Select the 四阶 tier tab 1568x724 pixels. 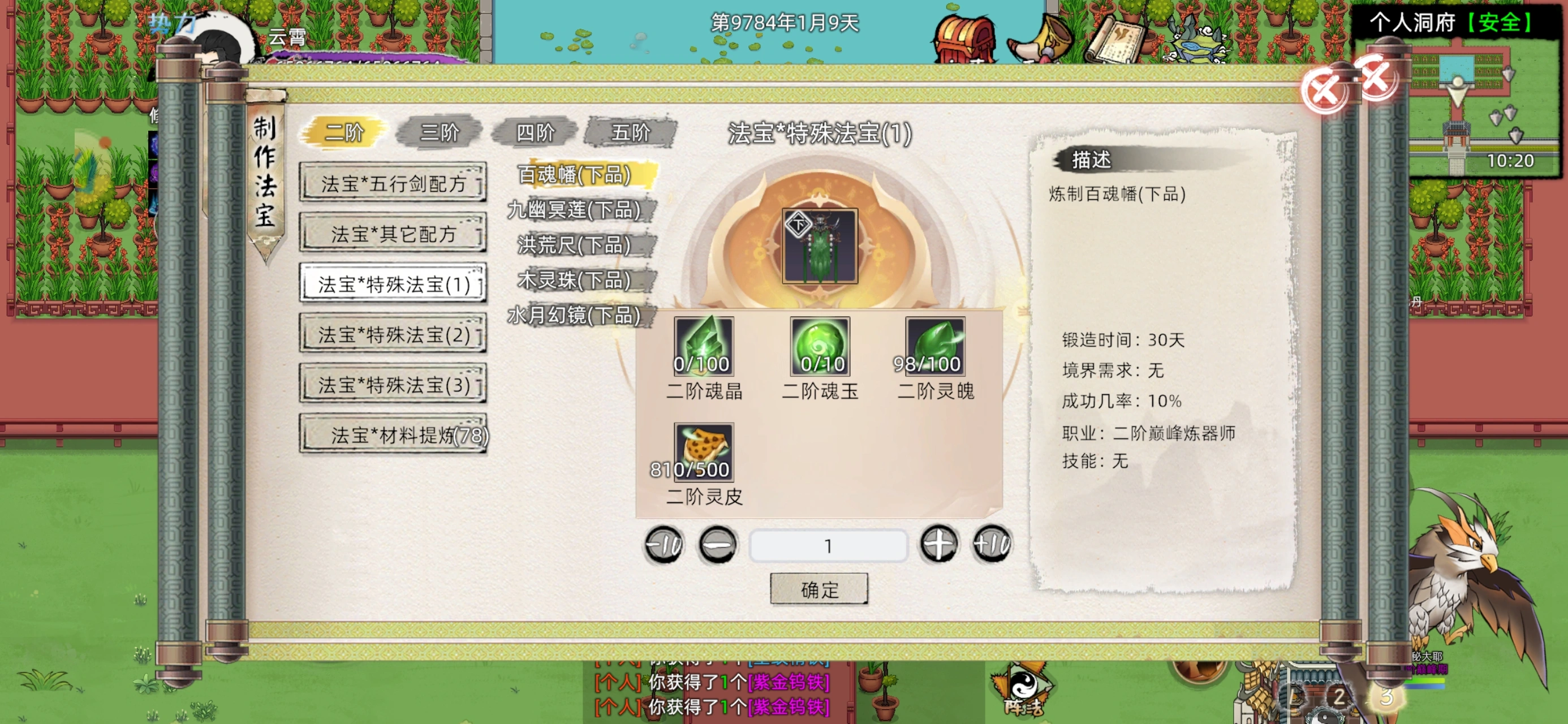[535, 132]
